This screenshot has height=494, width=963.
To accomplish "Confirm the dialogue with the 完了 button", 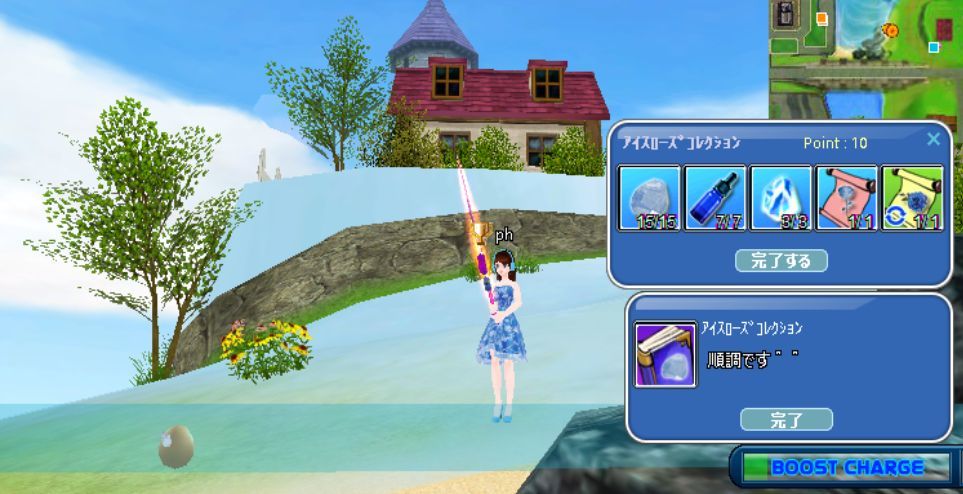I will point(786,420).
